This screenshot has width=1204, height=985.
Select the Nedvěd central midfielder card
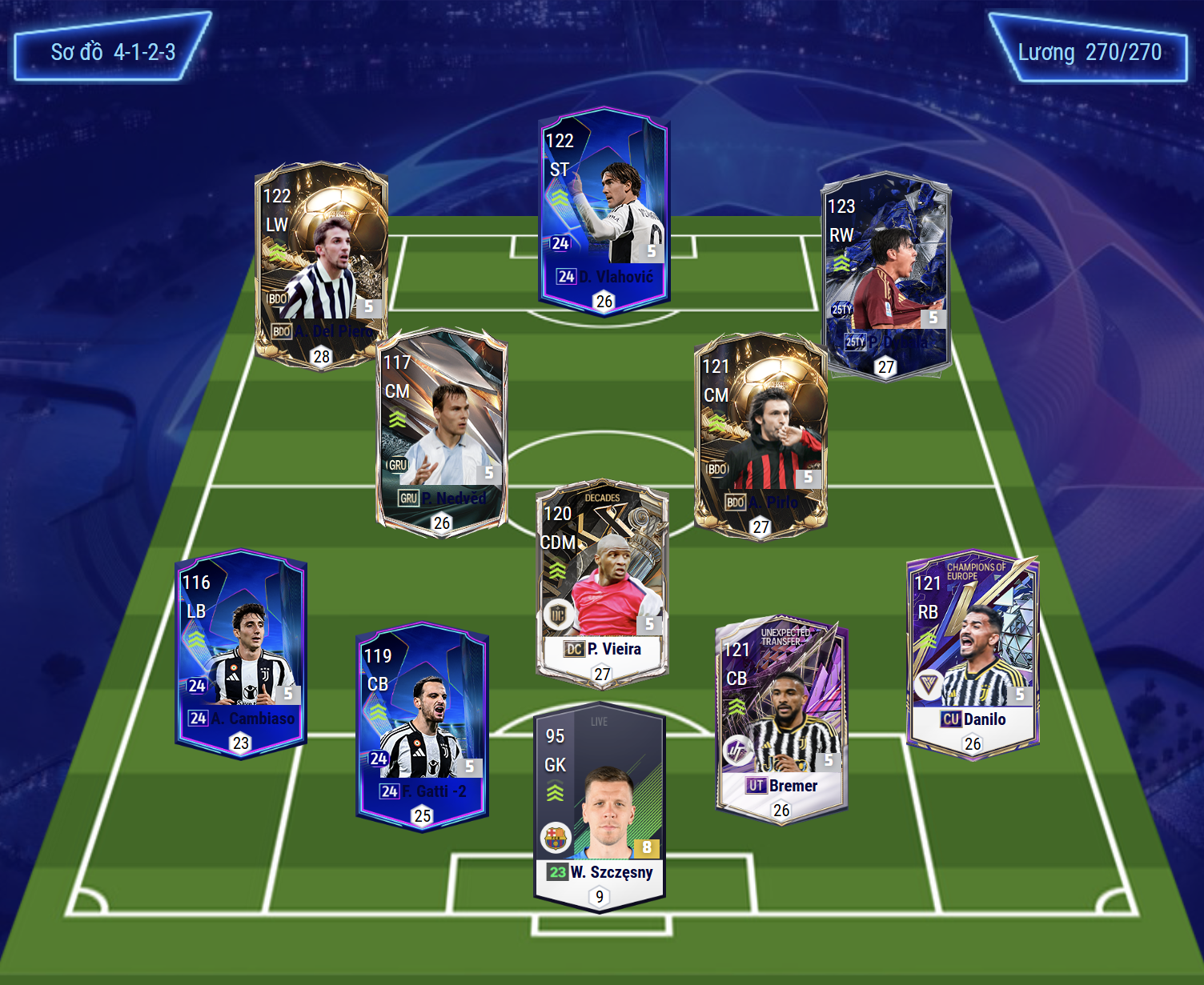pyautogui.click(x=442, y=432)
